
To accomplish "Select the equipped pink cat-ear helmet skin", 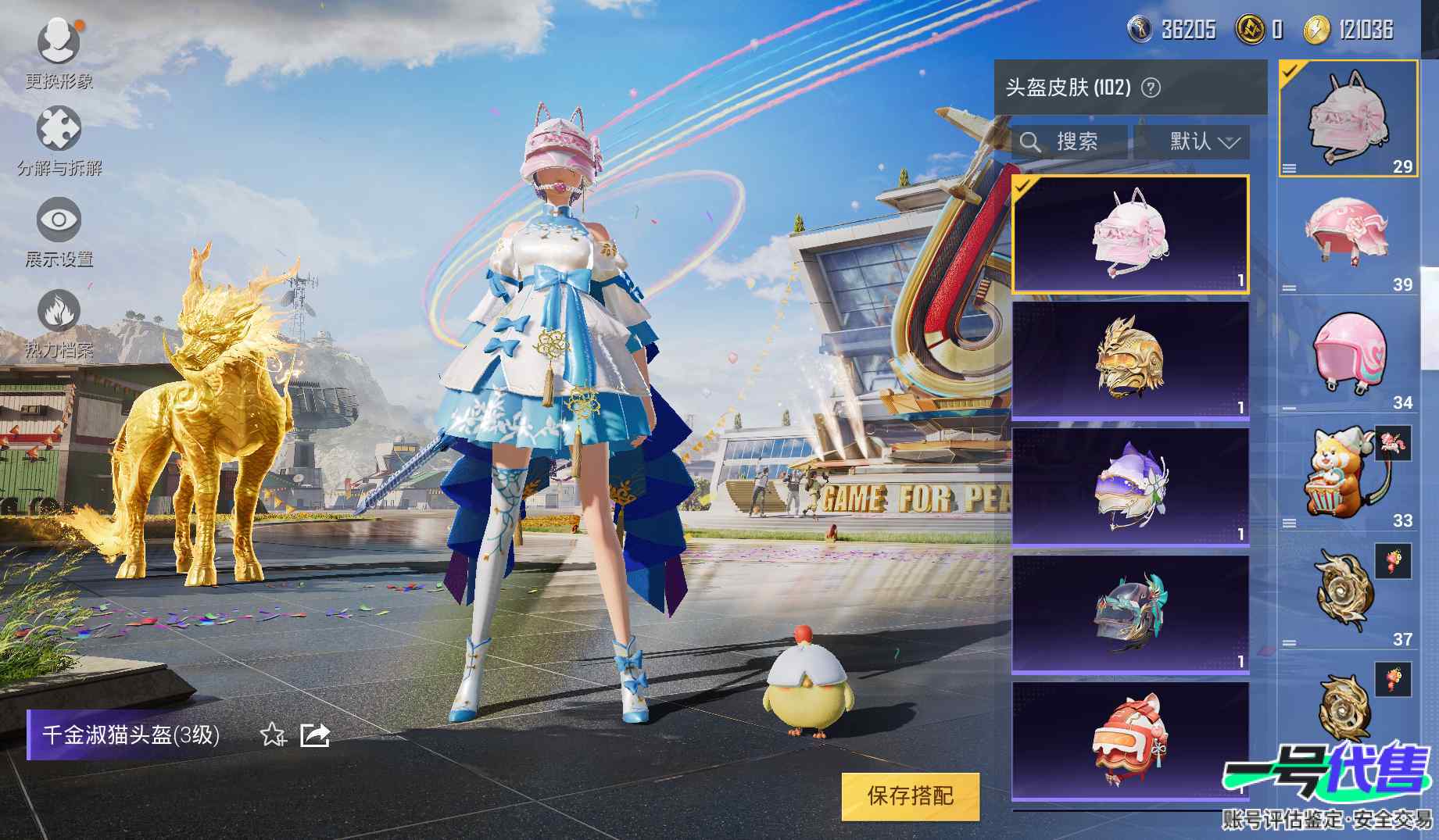I will tap(1130, 234).
